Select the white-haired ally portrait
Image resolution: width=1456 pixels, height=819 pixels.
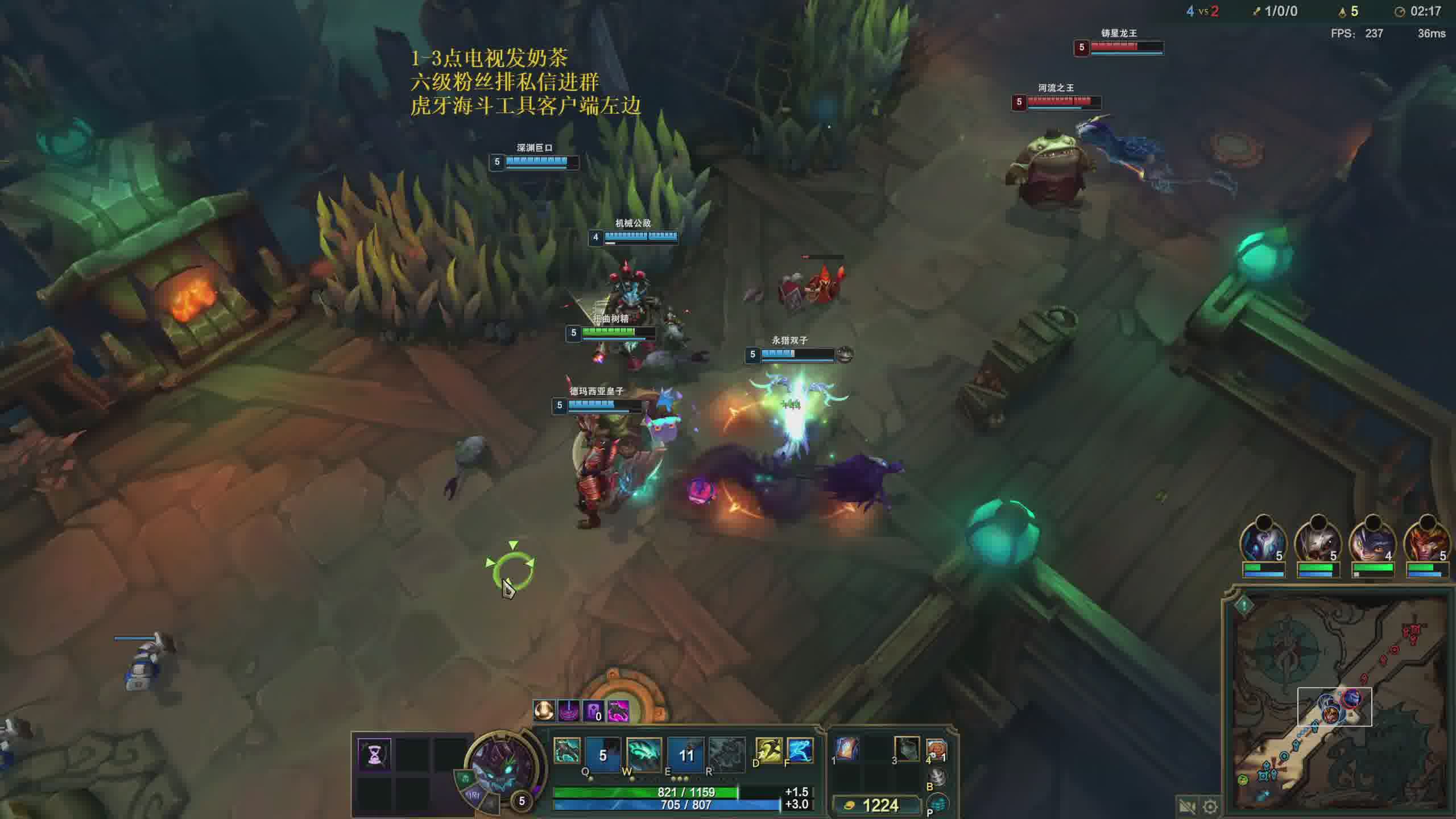[x=1317, y=544]
